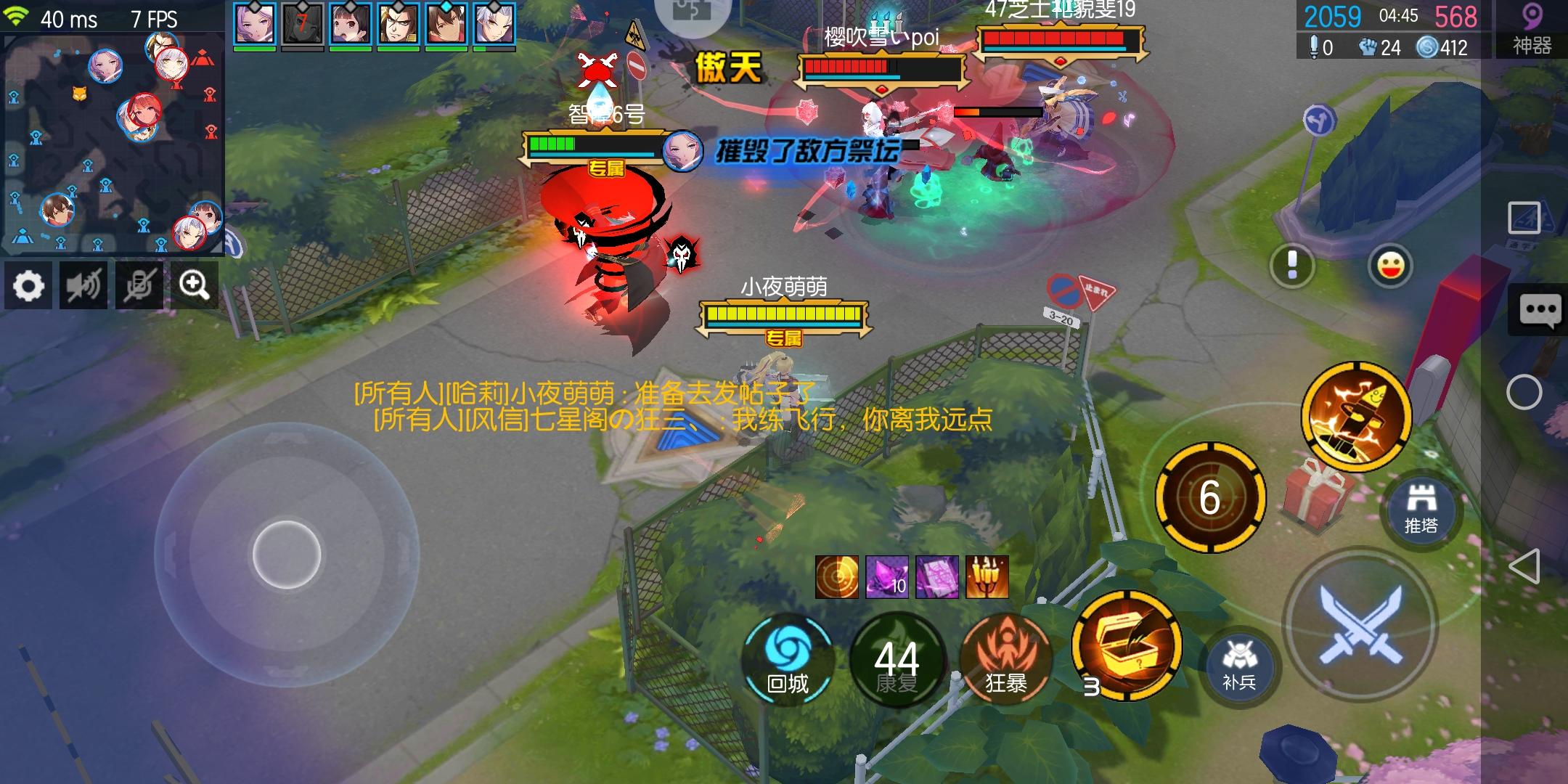This screenshot has width=1568, height=784.
Task: Expand the minimap with the magnifier icon
Action: coord(195,285)
